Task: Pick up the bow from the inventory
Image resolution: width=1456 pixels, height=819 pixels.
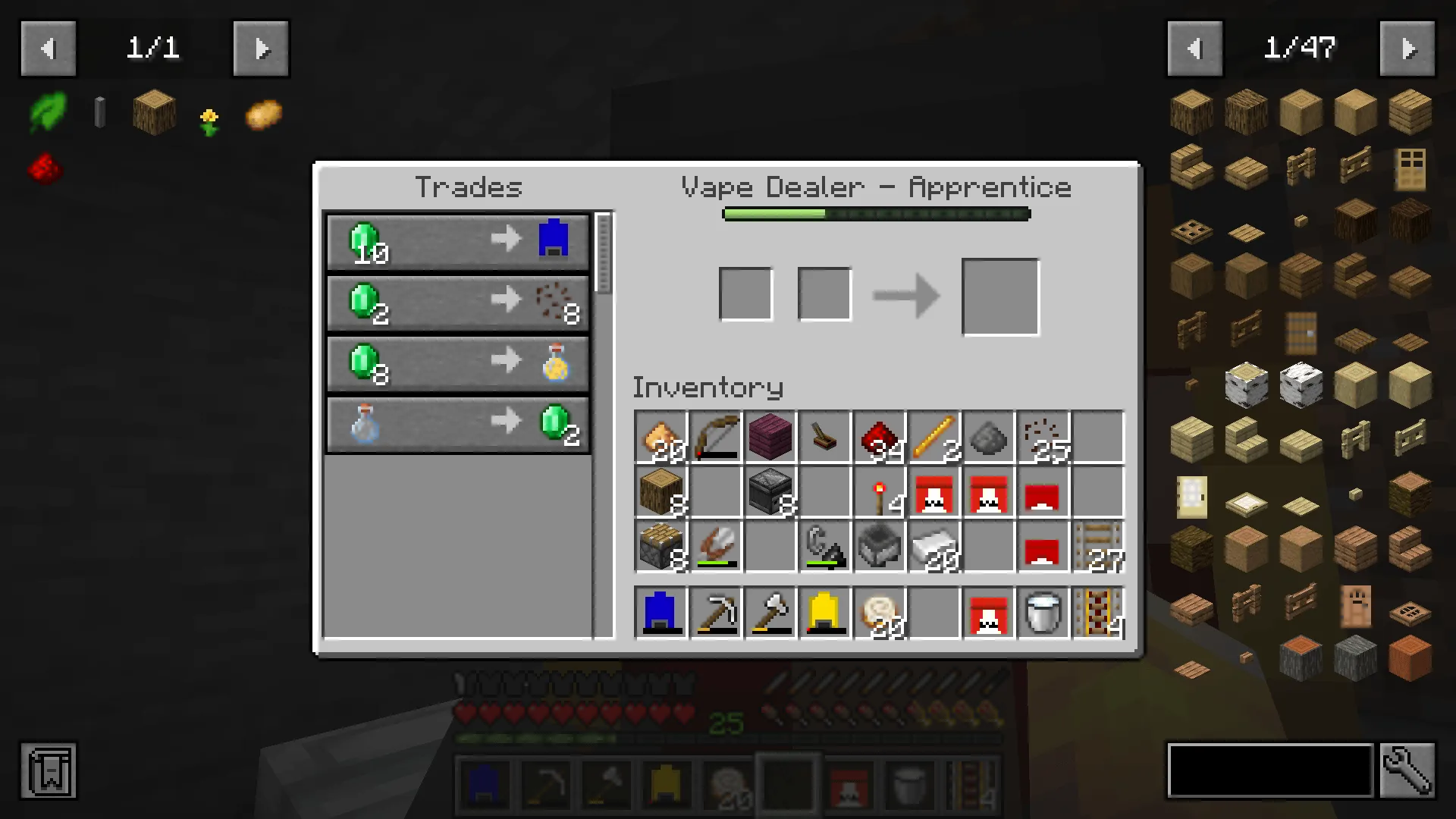Action: [715, 436]
